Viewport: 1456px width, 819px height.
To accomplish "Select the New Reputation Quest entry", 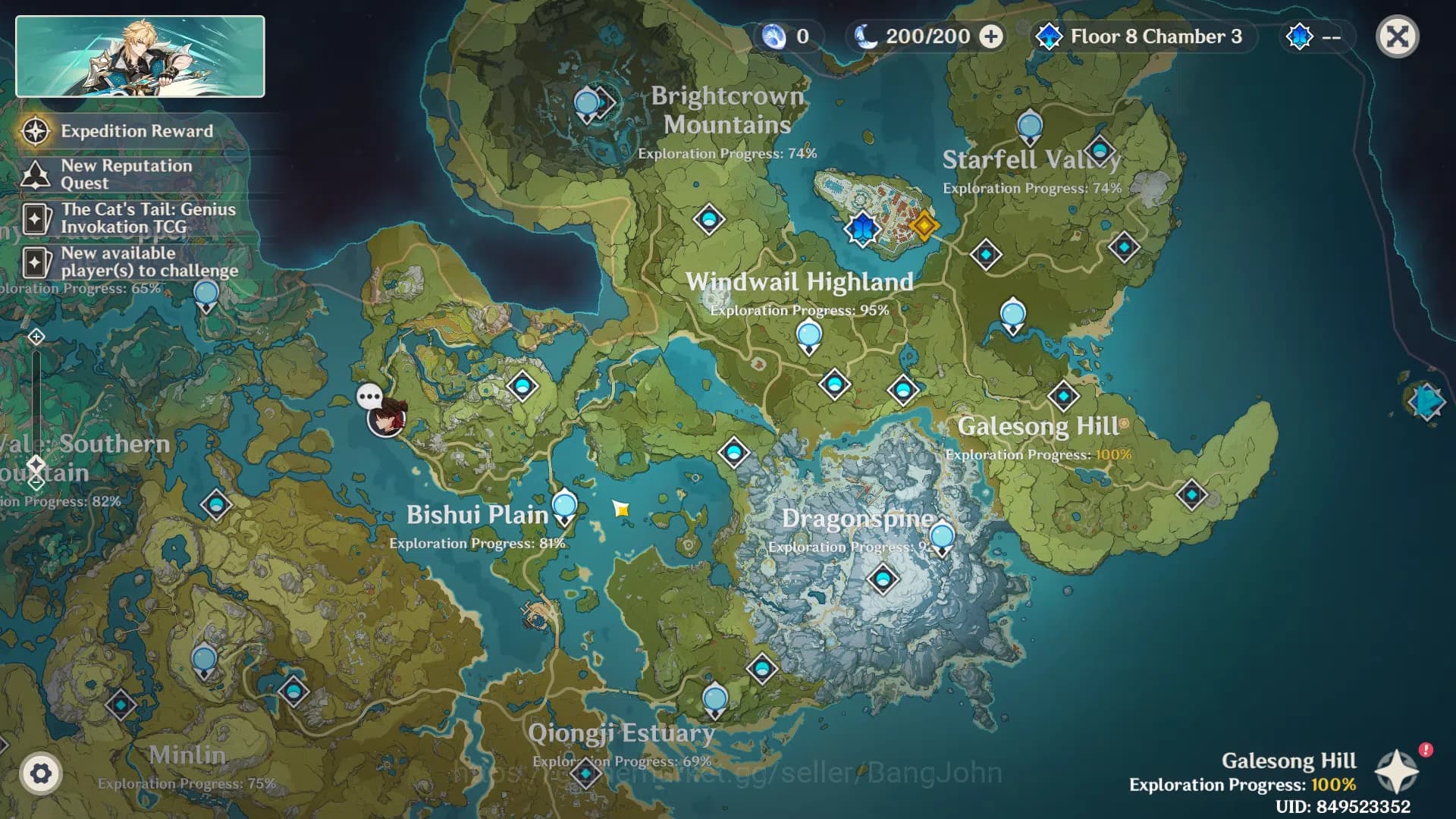I will pos(126,174).
